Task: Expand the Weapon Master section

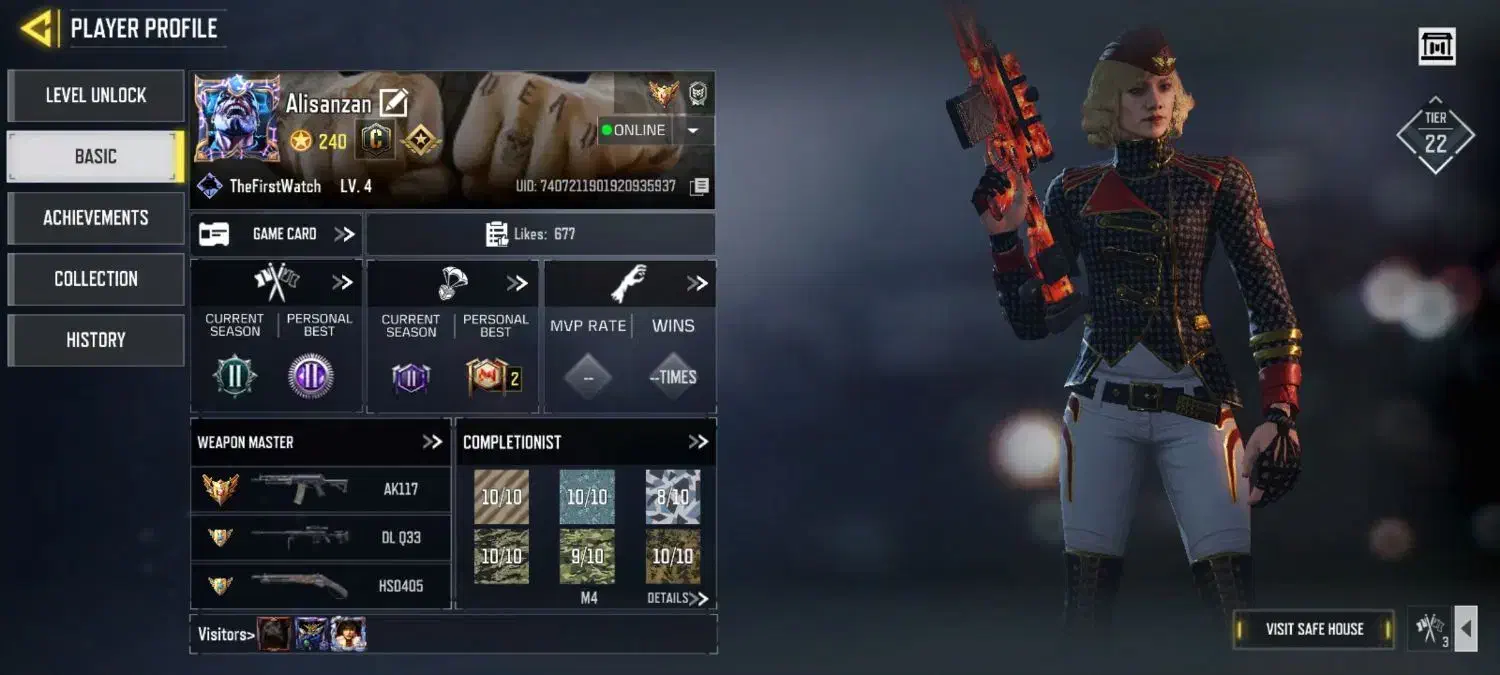Action: pyautogui.click(x=432, y=442)
